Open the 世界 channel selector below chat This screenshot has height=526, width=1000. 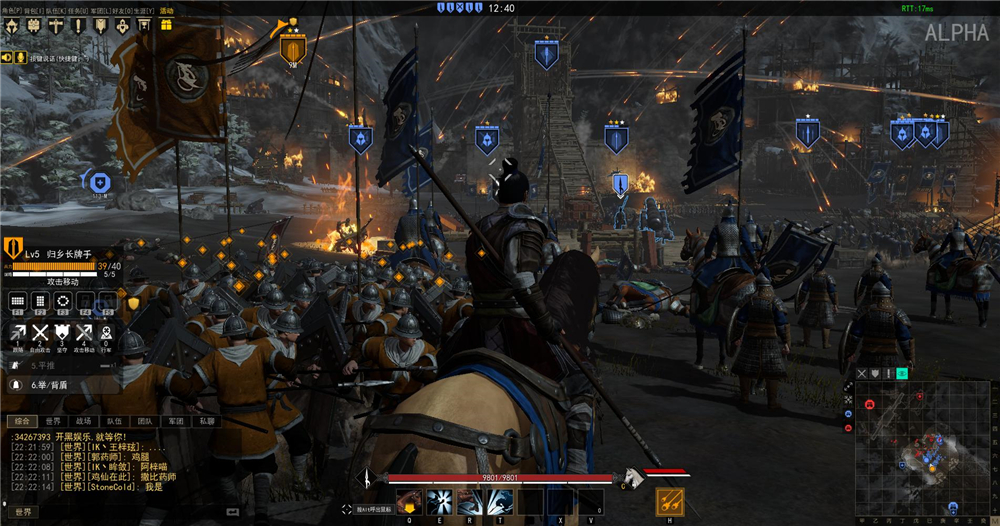(x=23, y=512)
